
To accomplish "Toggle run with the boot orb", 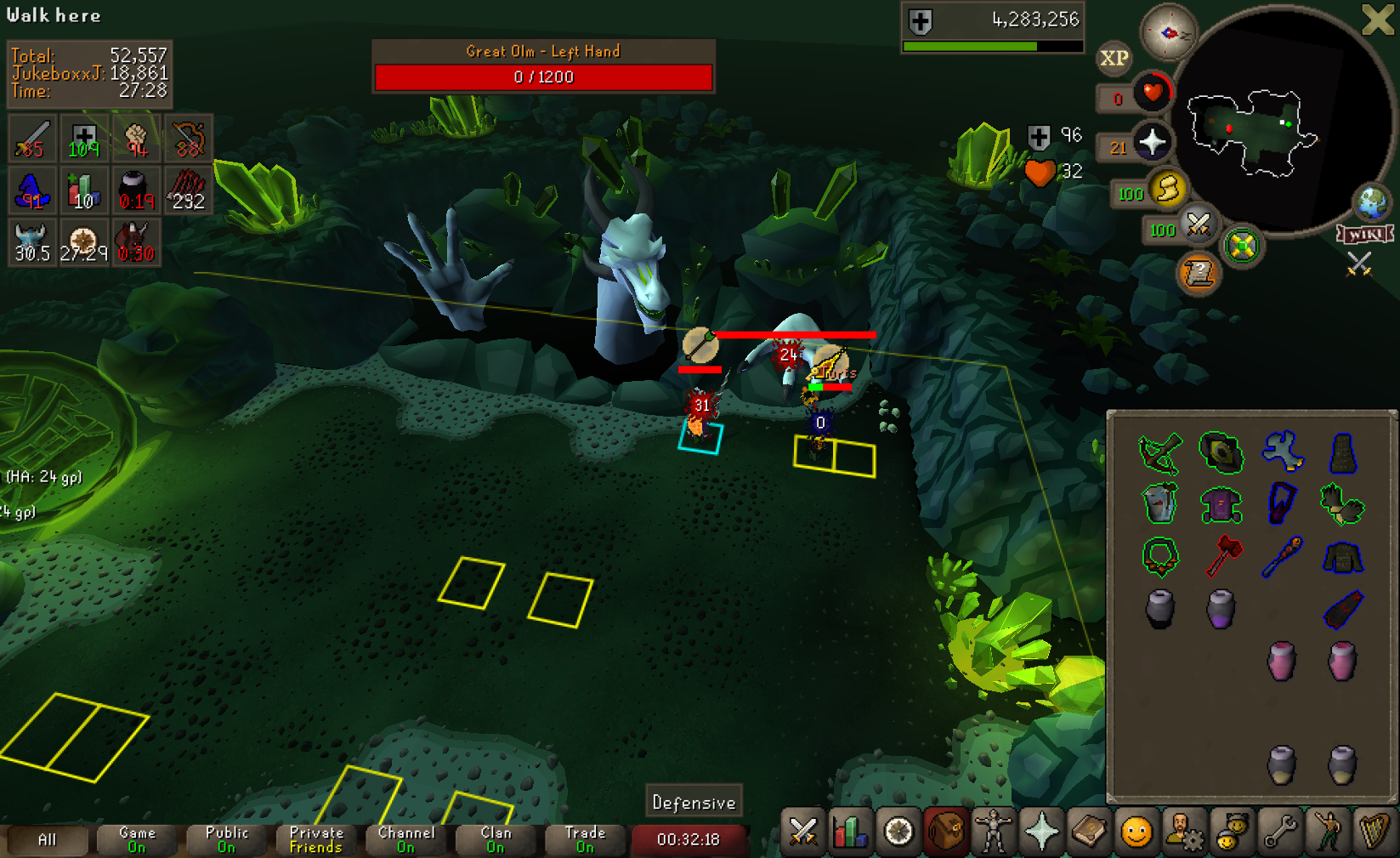I will pos(1167,189).
